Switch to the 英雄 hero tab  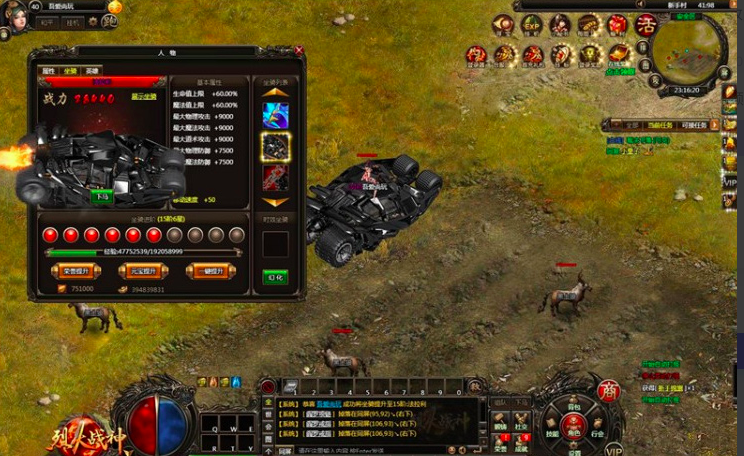[92, 71]
